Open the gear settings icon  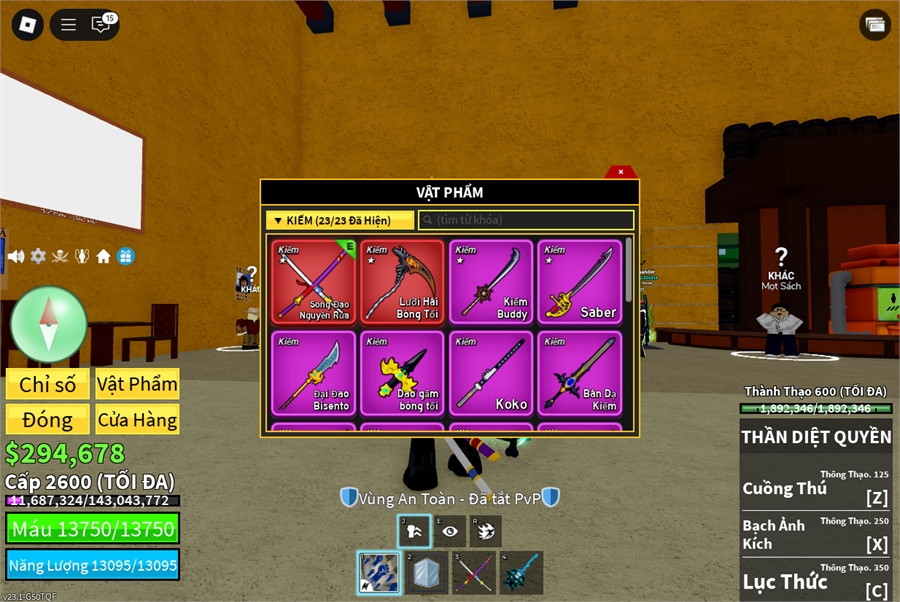click(x=38, y=256)
